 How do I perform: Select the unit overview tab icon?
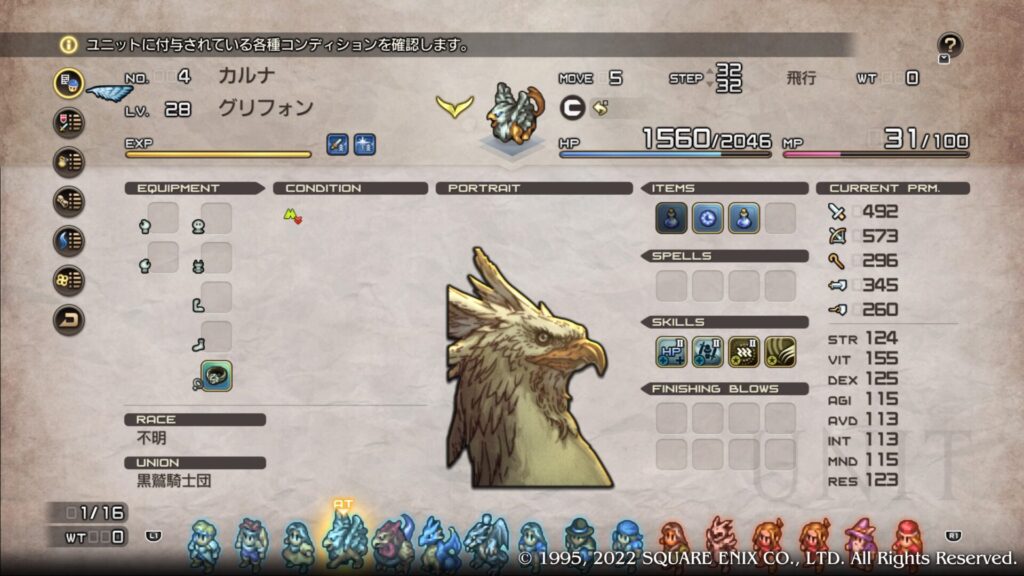pyautogui.click(x=69, y=83)
